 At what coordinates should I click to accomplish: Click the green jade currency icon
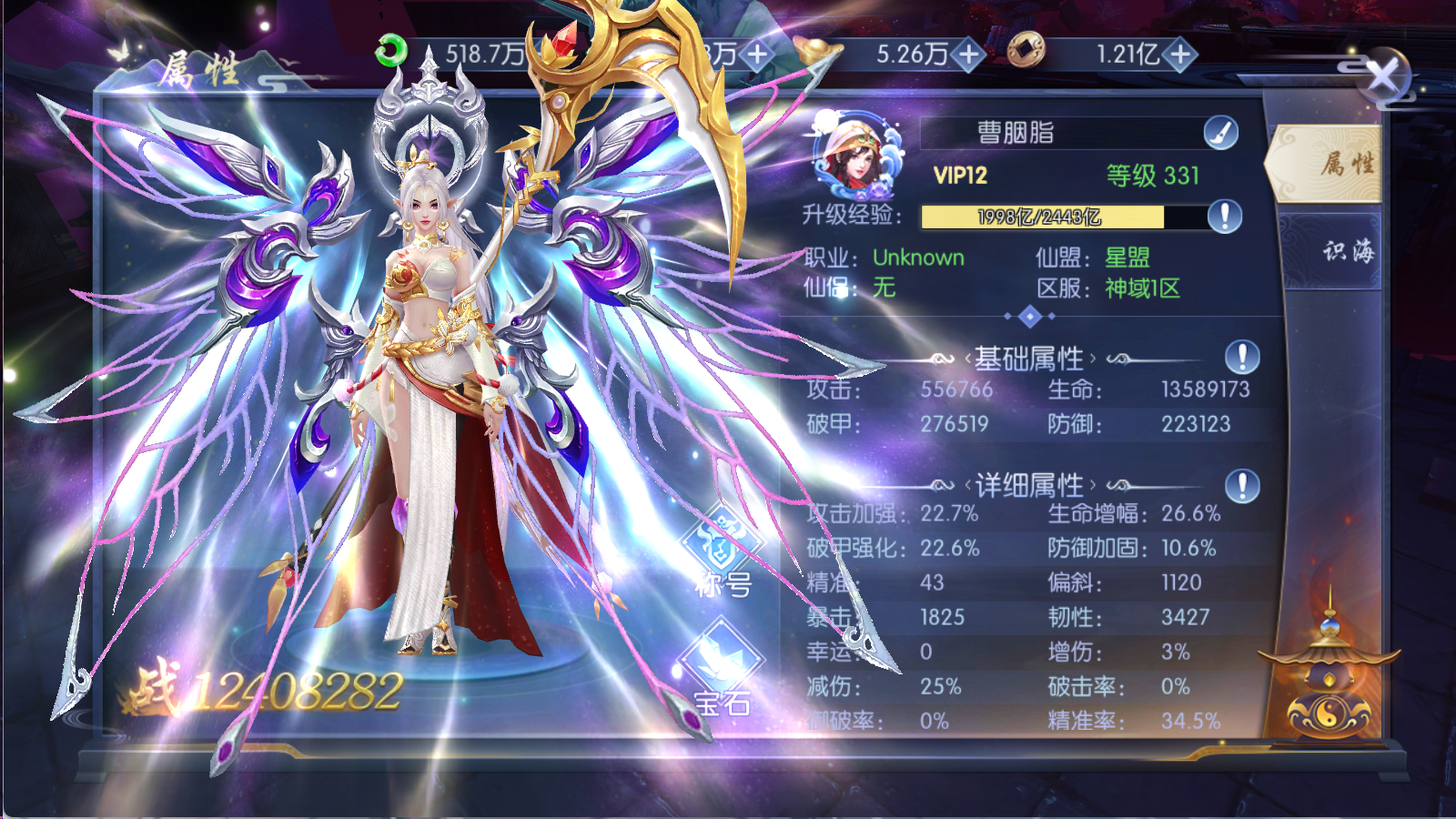392,51
